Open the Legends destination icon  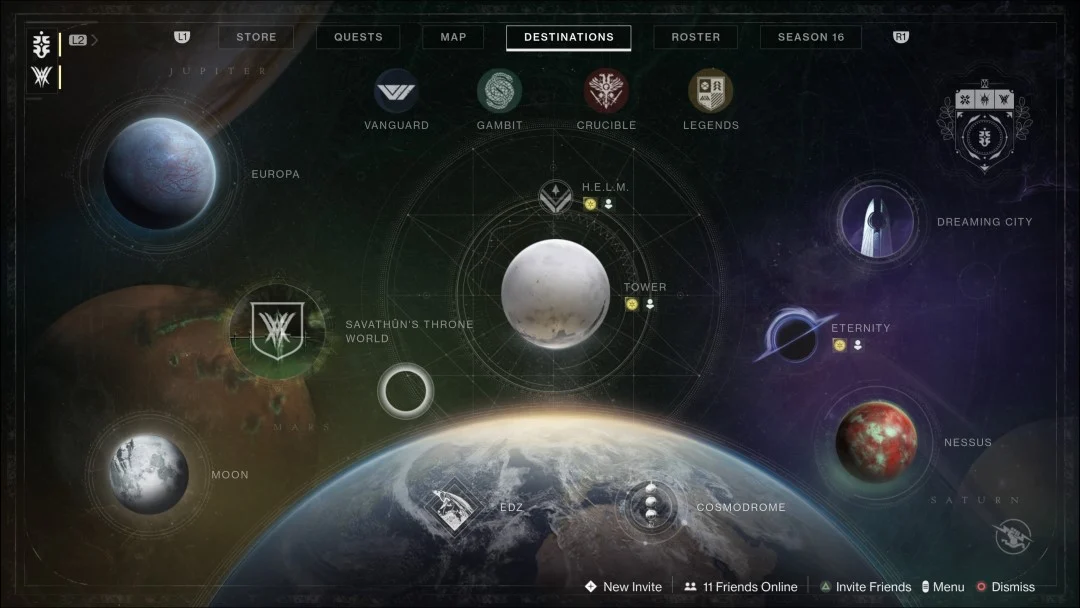tap(710, 91)
